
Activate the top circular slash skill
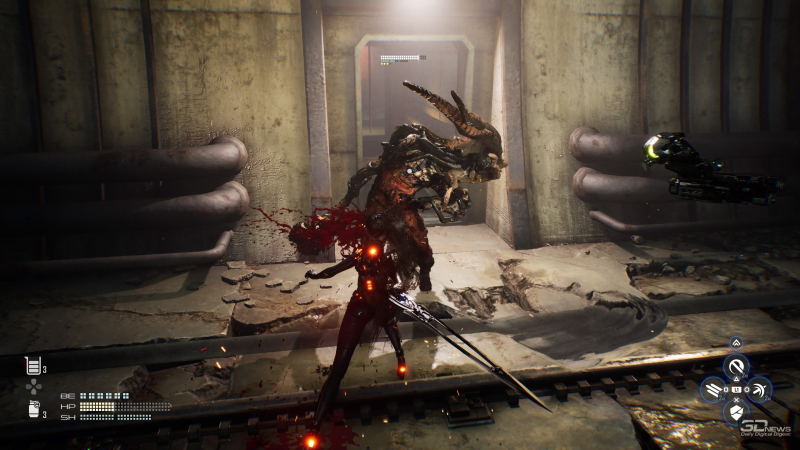736,367
